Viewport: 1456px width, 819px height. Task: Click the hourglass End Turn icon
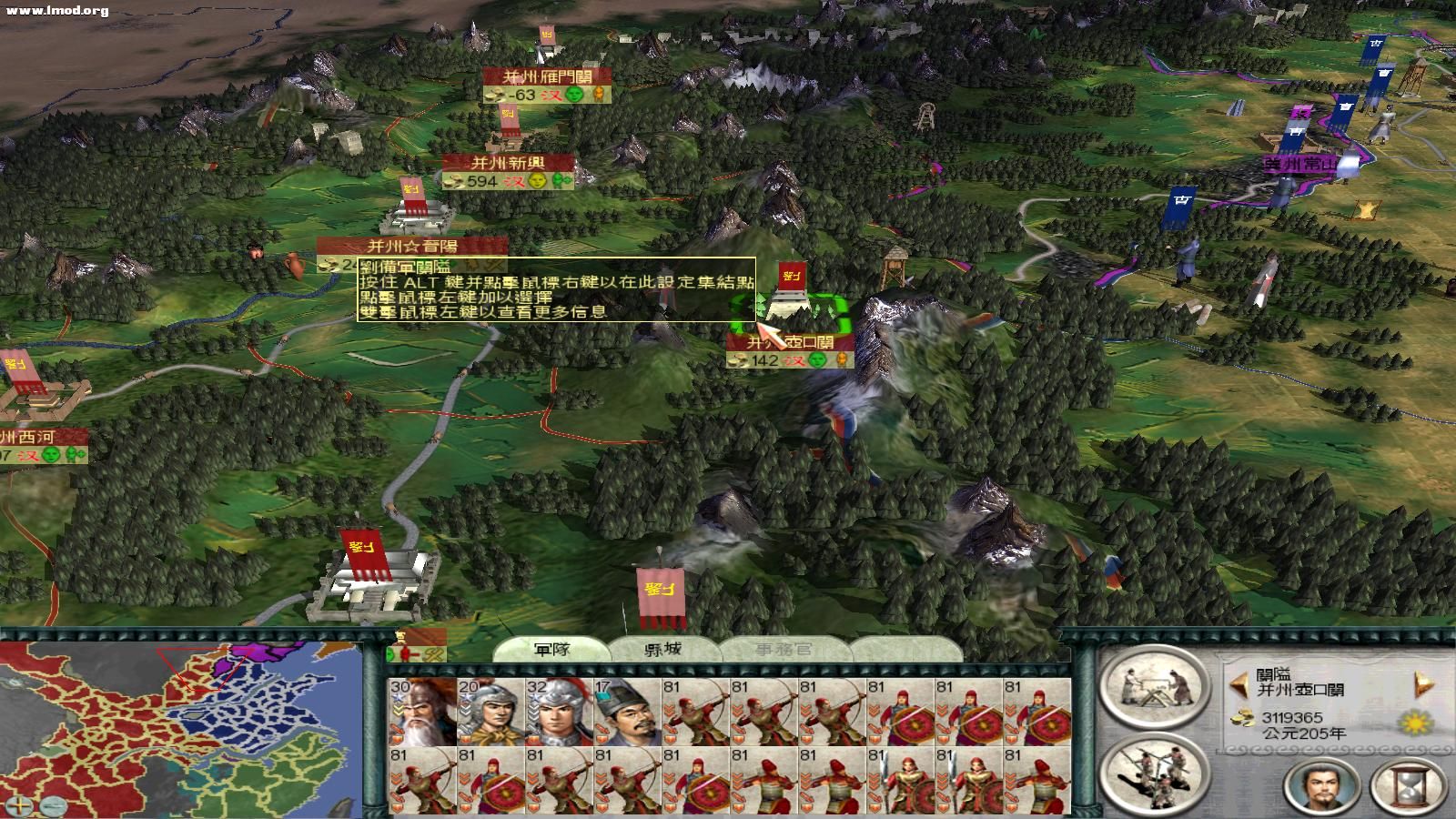point(1409,787)
